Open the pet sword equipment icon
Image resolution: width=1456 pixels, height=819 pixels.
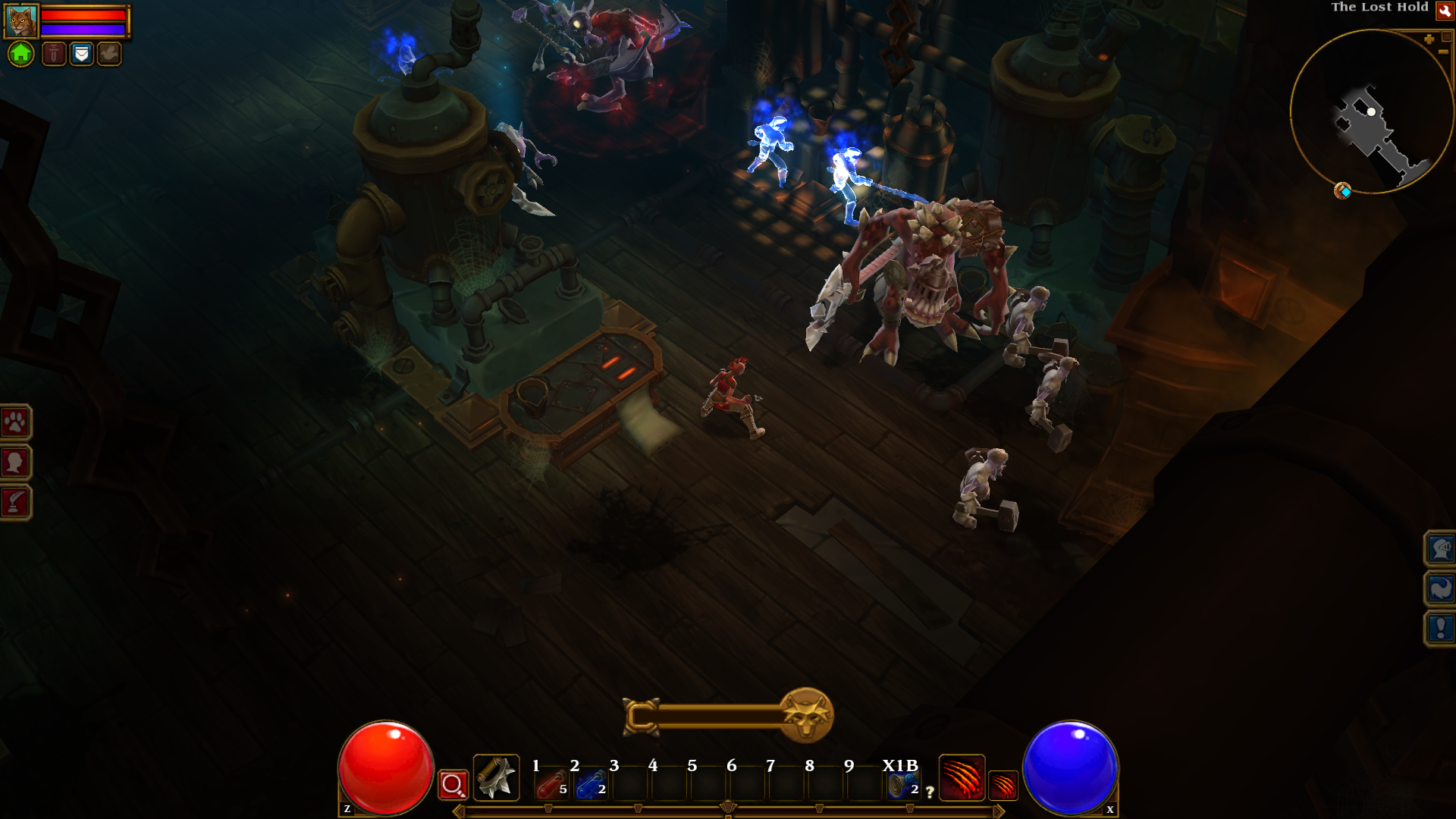point(55,54)
